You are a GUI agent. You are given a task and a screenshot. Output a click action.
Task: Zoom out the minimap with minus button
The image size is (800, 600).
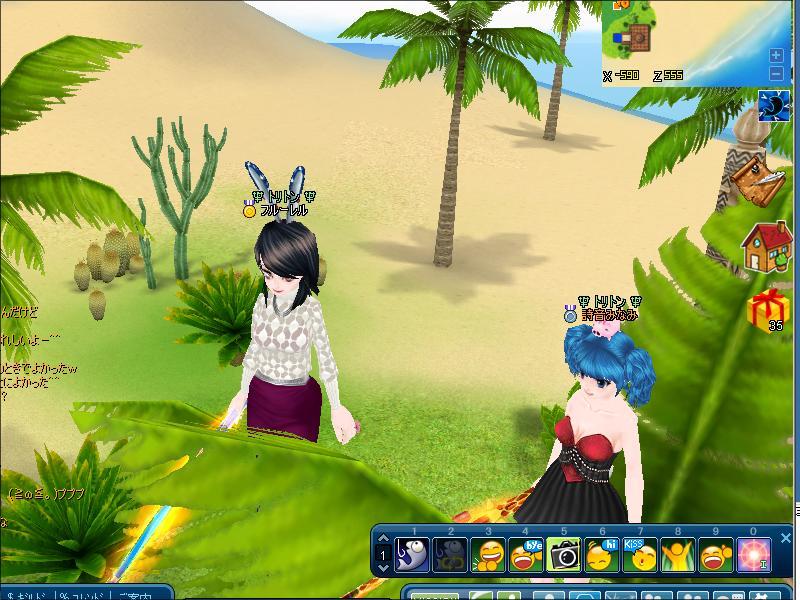(x=776, y=73)
